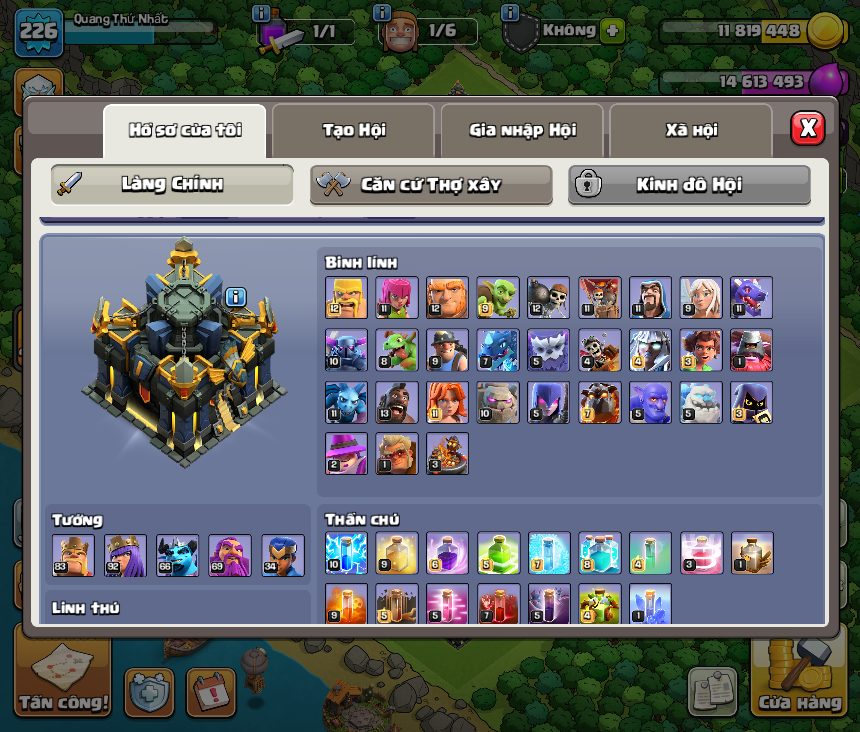Choose the Wizard troop icon
This screenshot has height=732, width=860.
649,298
